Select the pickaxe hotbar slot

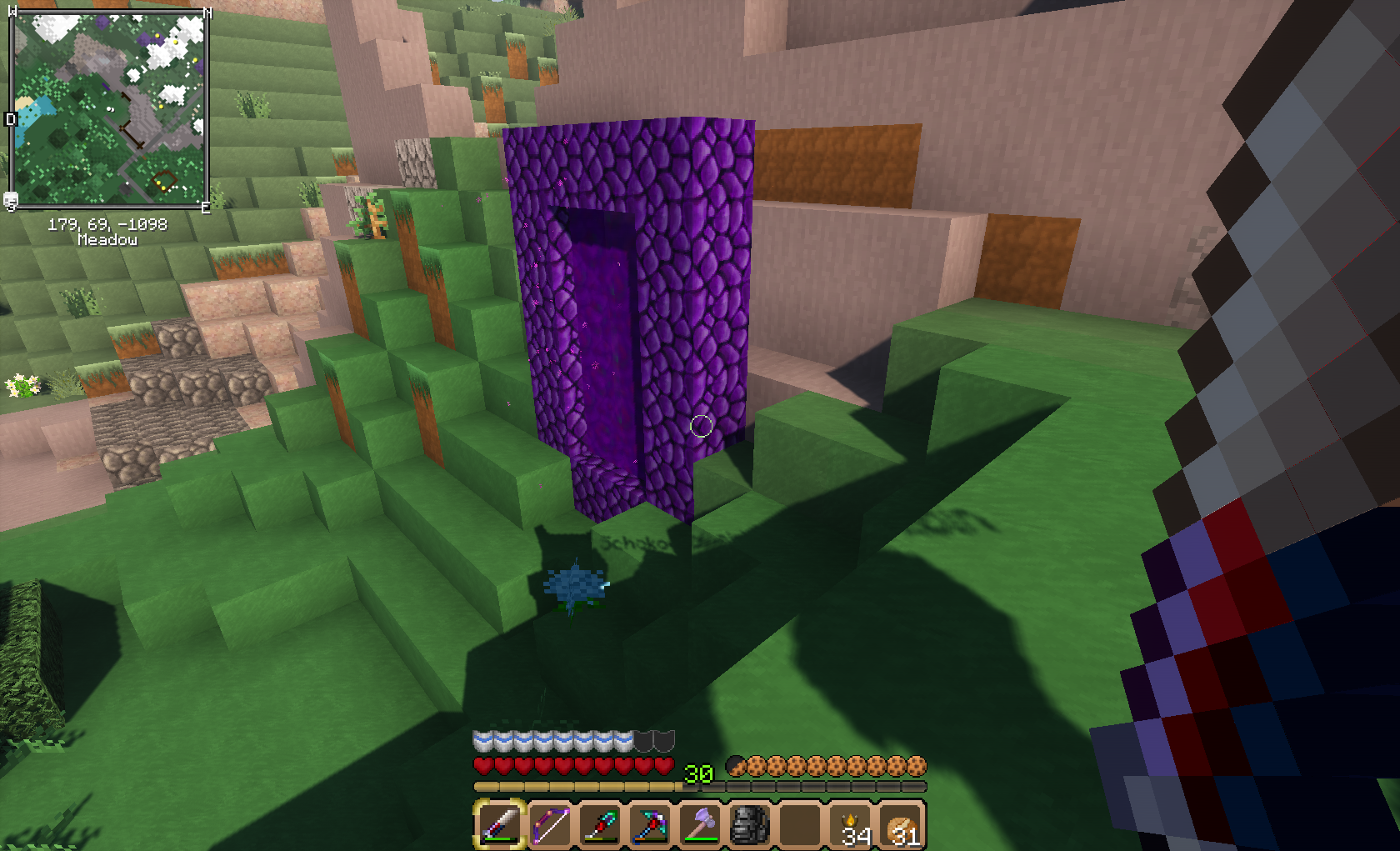[x=650, y=824]
